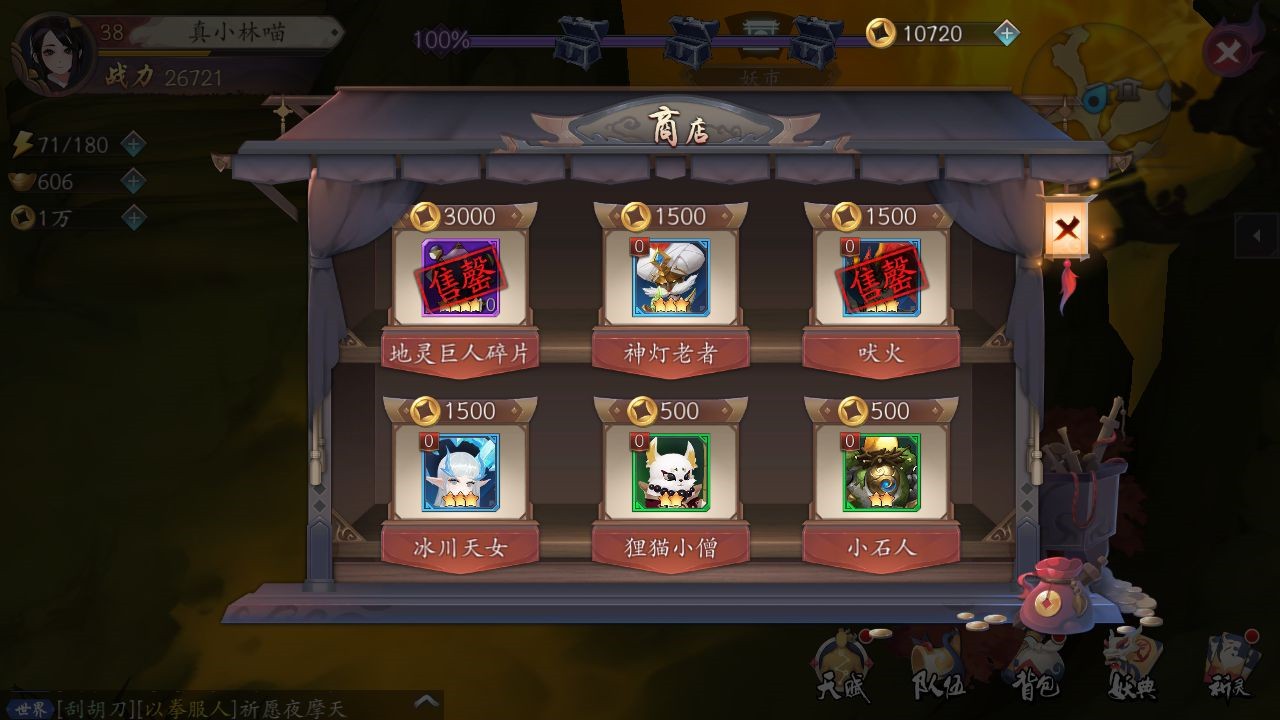Viewport: 1280px width, 720px height.
Task: Purchase the 狸猫小僧 for 500 coins
Action: (670, 473)
